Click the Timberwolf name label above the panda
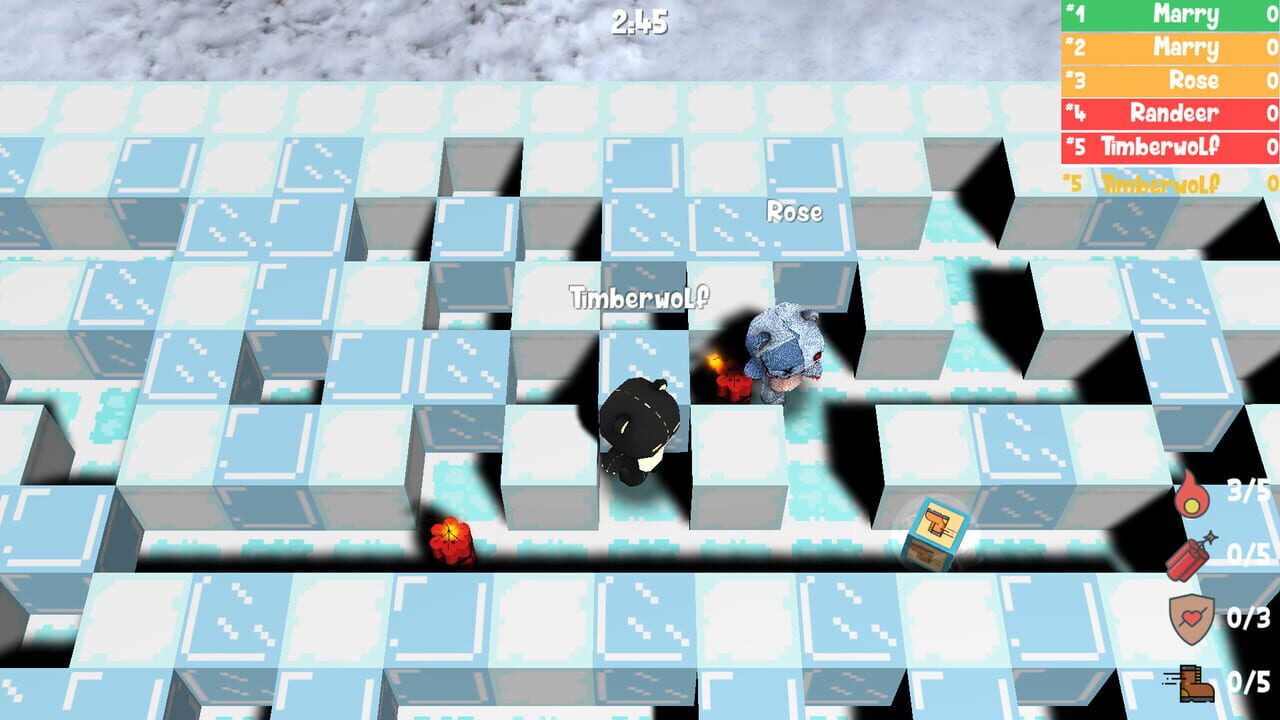Viewport: 1280px width, 720px height. click(x=639, y=296)
